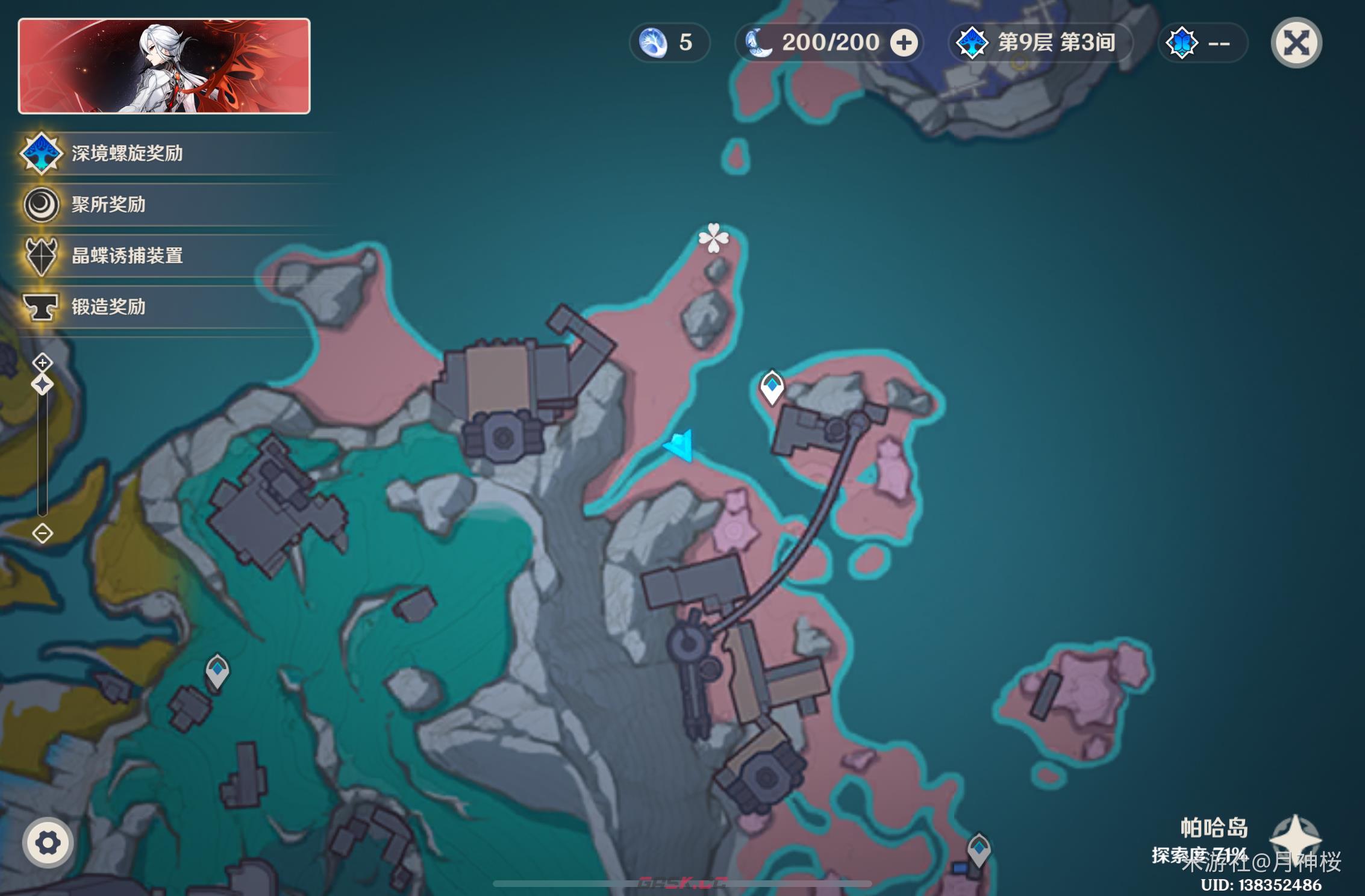Open the 锻造奖励 entry
Screen dimensions: 1365x896
(108, 307)
